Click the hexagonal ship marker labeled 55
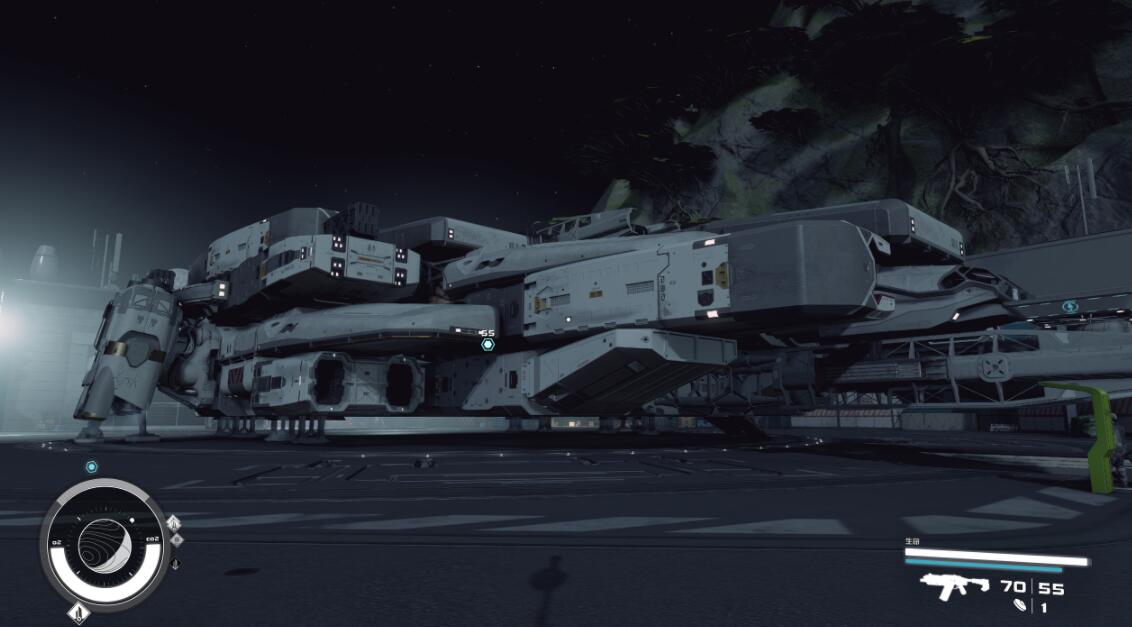This screenshot has width=1132, height=627. [x=487, y=344]
